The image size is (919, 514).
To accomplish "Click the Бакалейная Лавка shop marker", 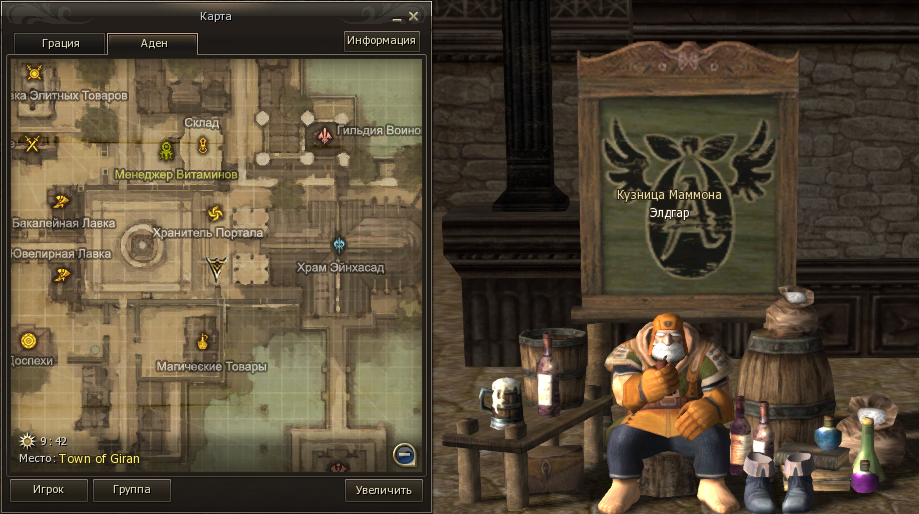I will [x=61, y=200].
